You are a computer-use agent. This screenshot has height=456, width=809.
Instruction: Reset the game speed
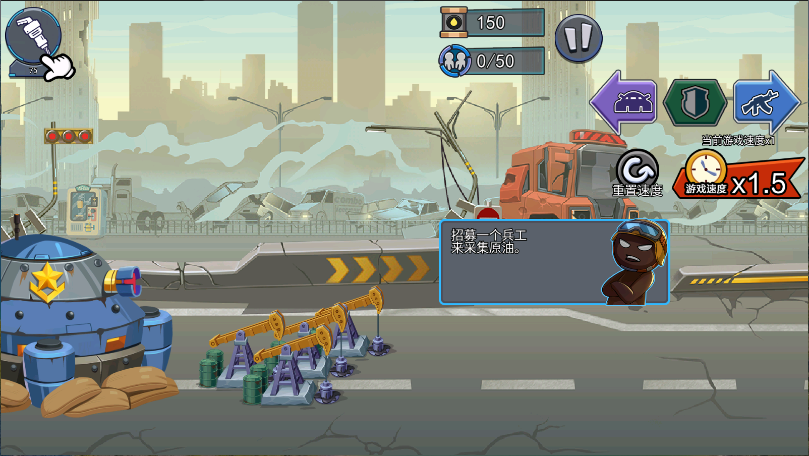pos(638,172)
